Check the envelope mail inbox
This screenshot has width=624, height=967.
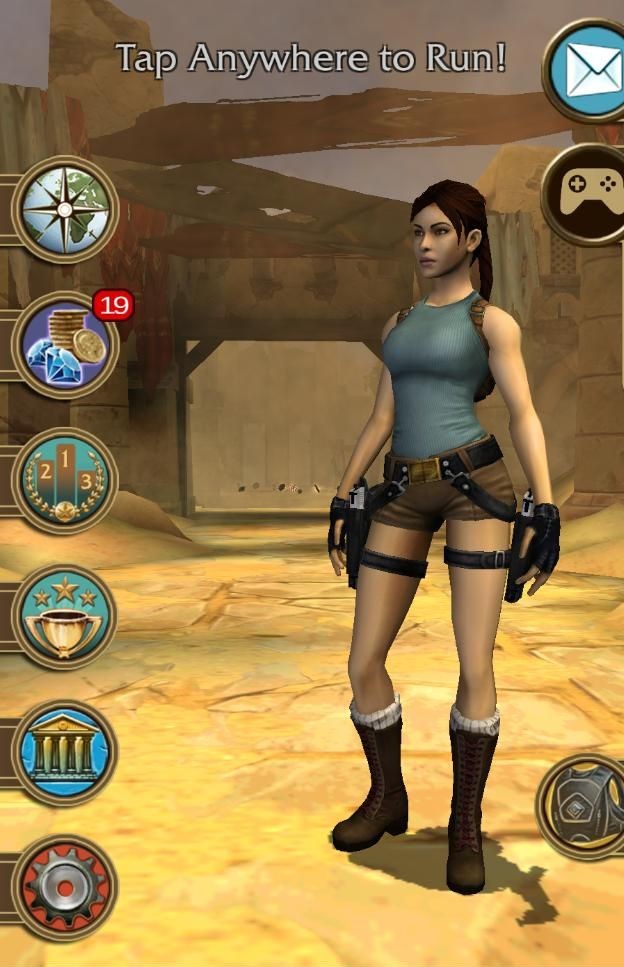tap(590, 70)
